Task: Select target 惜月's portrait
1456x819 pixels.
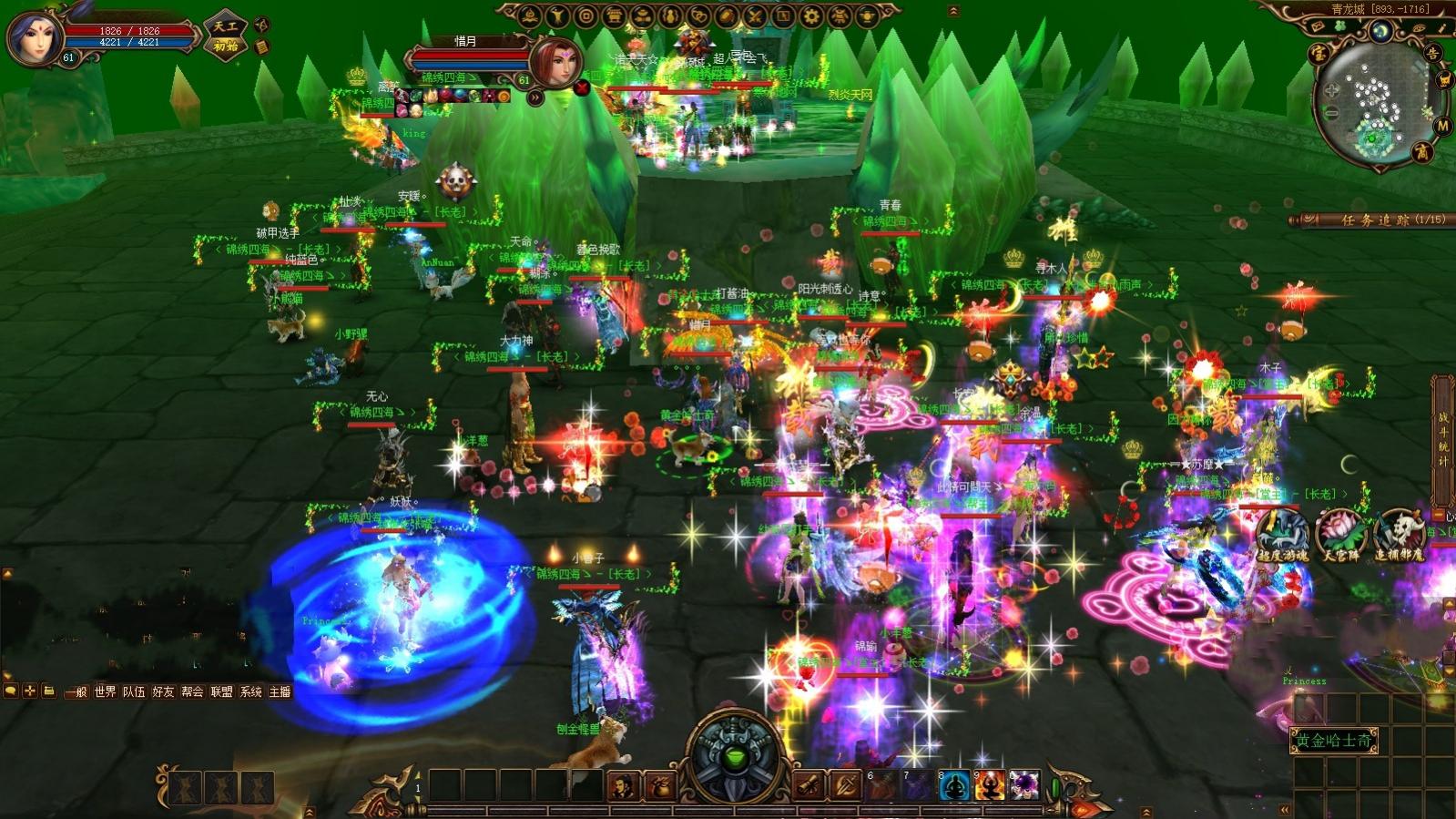Action: pos(555,62)
